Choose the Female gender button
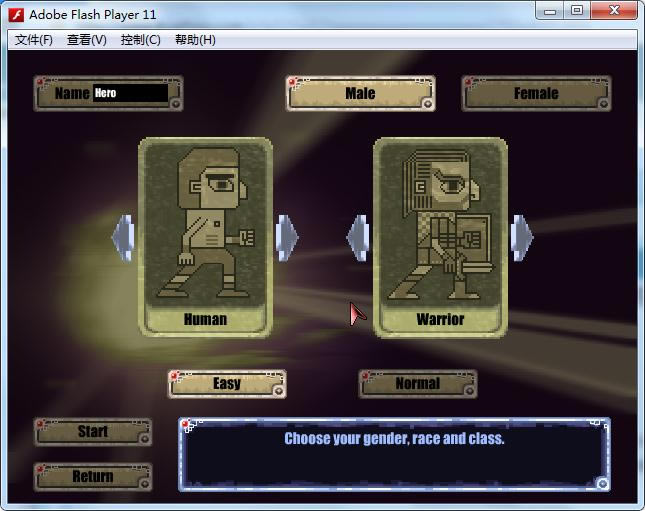 click(x=536, y=93)
